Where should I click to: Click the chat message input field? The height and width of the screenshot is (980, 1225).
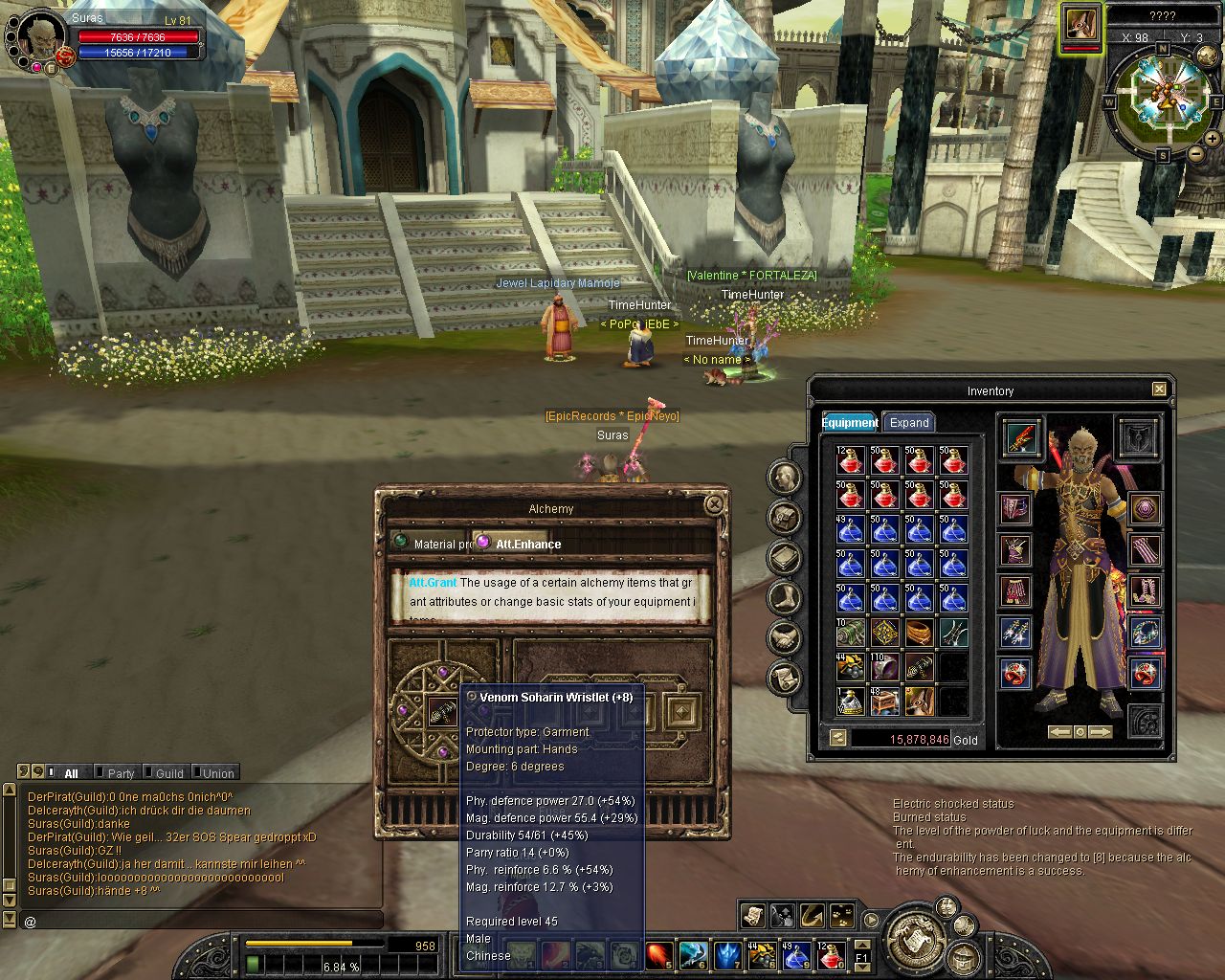coord(201,921)
